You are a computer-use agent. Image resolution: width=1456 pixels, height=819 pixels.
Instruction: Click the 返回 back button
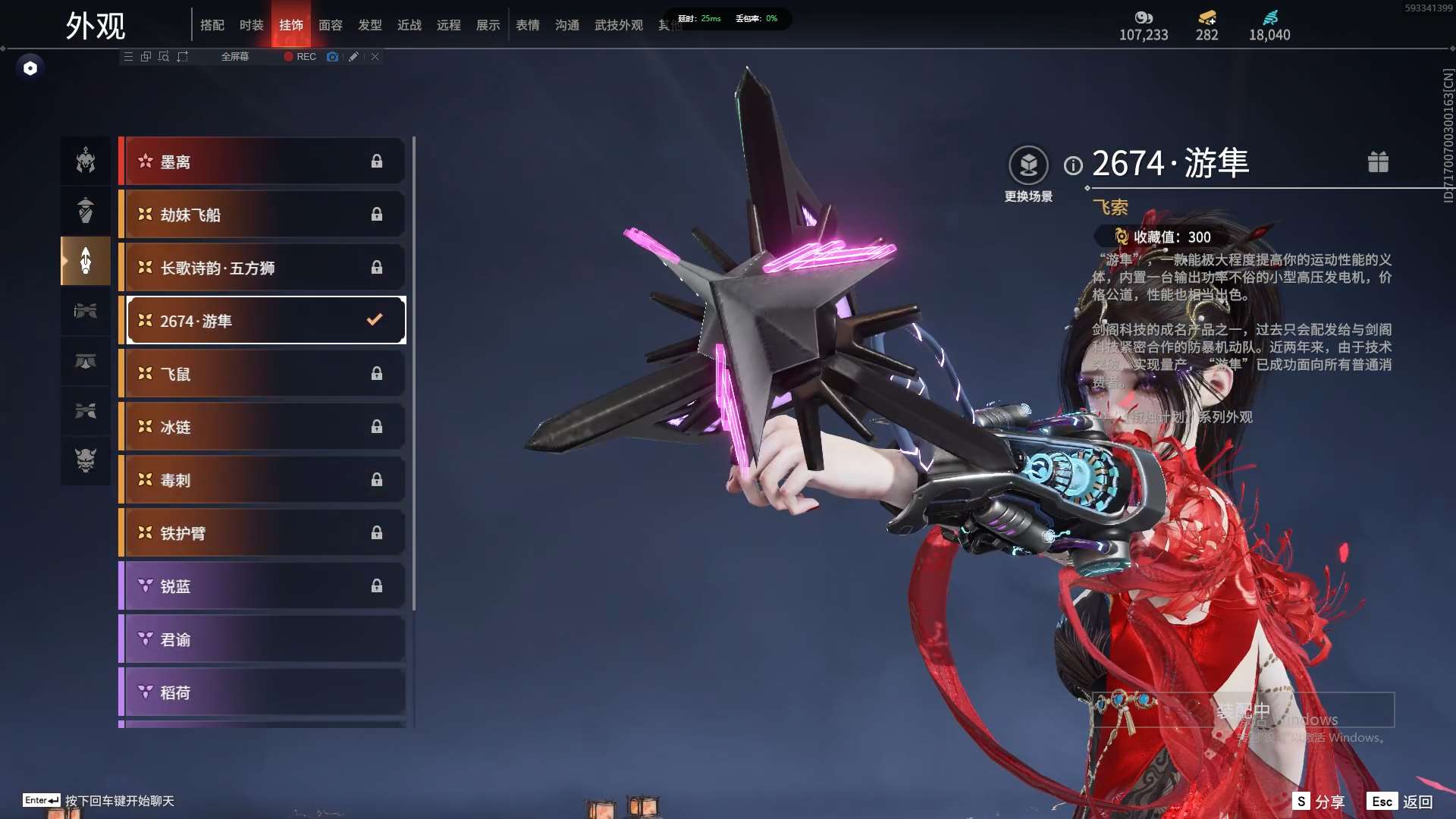click(x=1401, y=802)
